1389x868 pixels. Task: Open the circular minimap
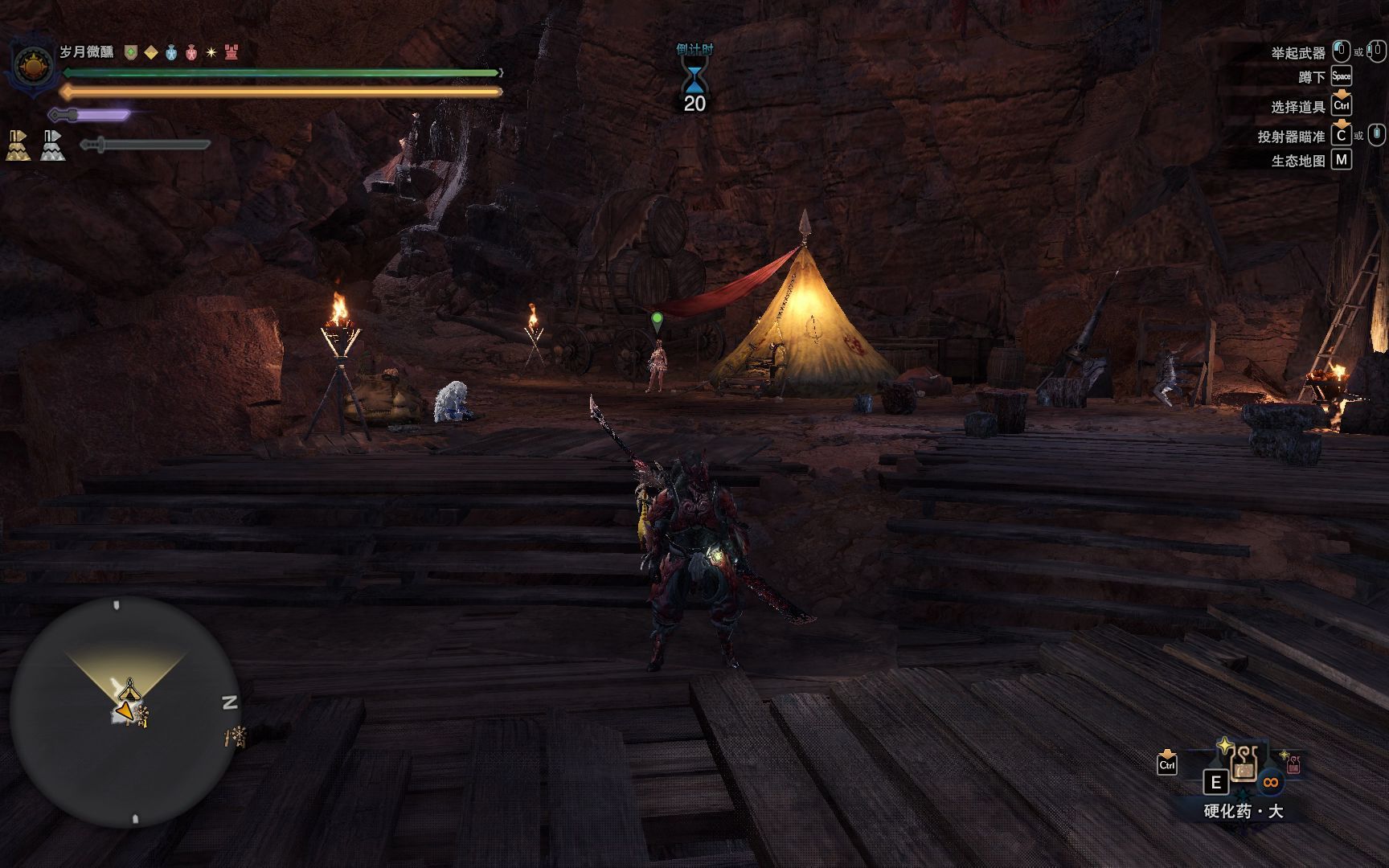[x=125, y=711]
